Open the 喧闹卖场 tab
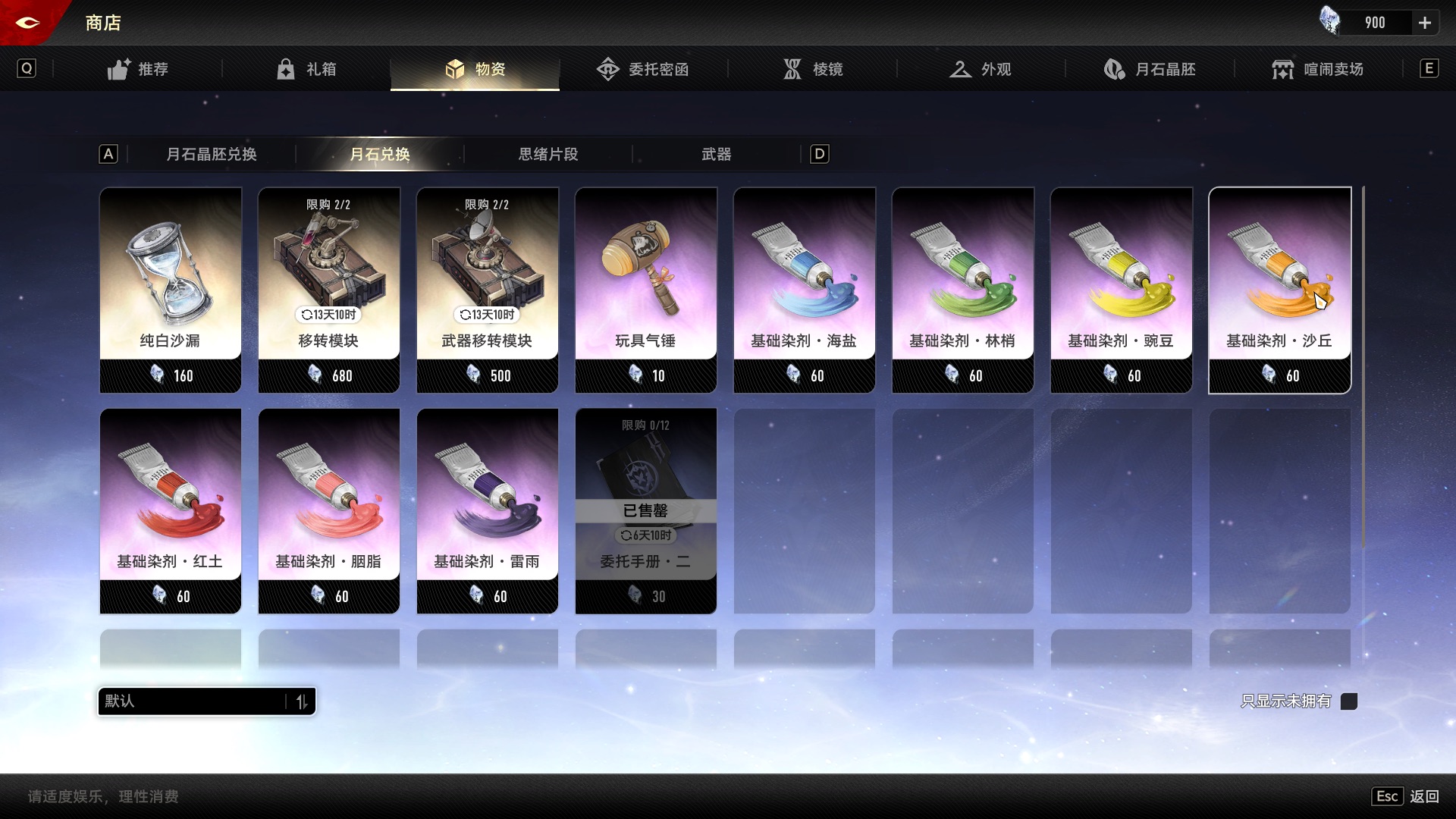The width and height of the screenshot is (1456, 819). click(x=1318, y=69)
